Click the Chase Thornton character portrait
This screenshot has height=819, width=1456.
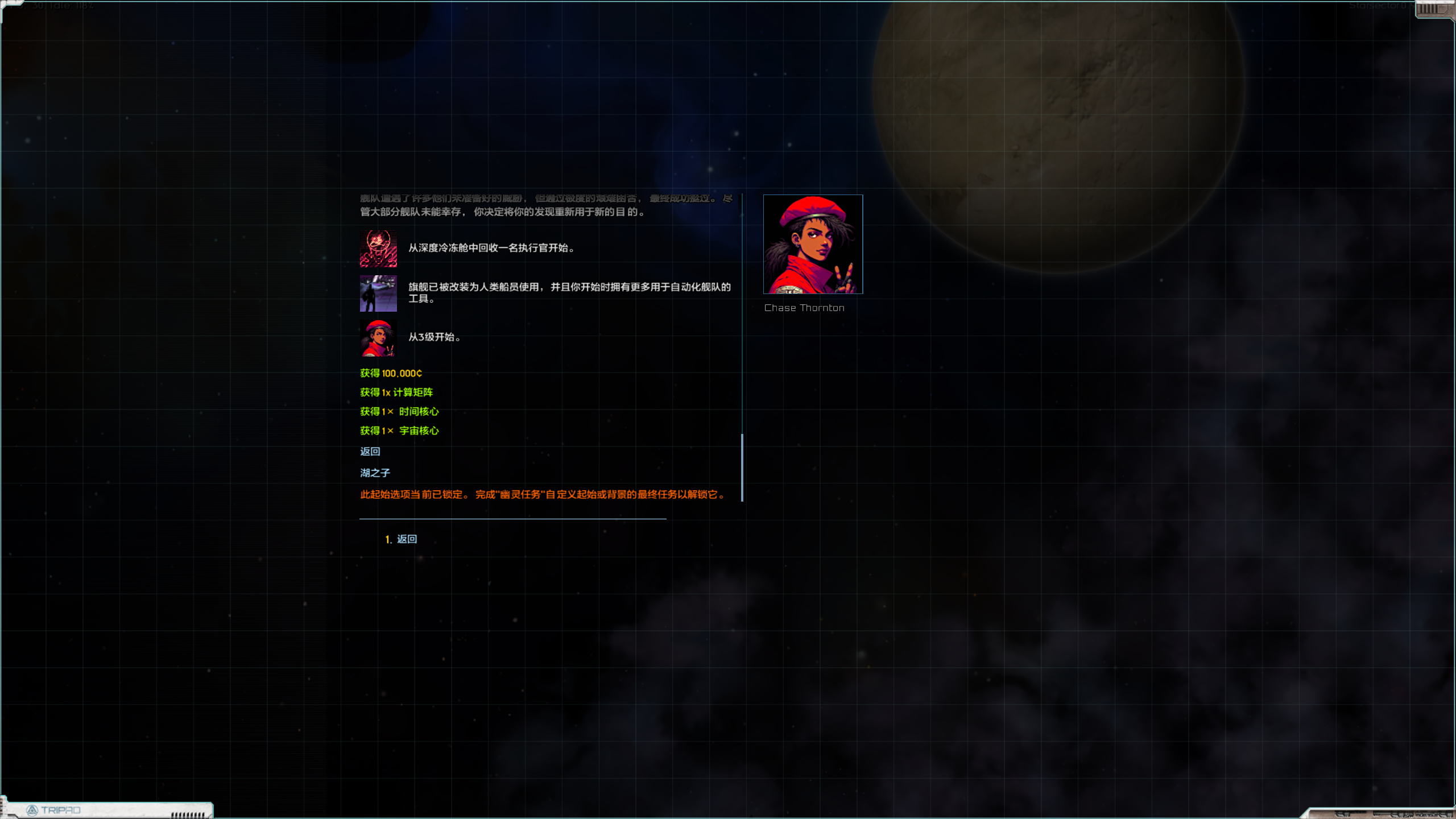tap(812, 243)
